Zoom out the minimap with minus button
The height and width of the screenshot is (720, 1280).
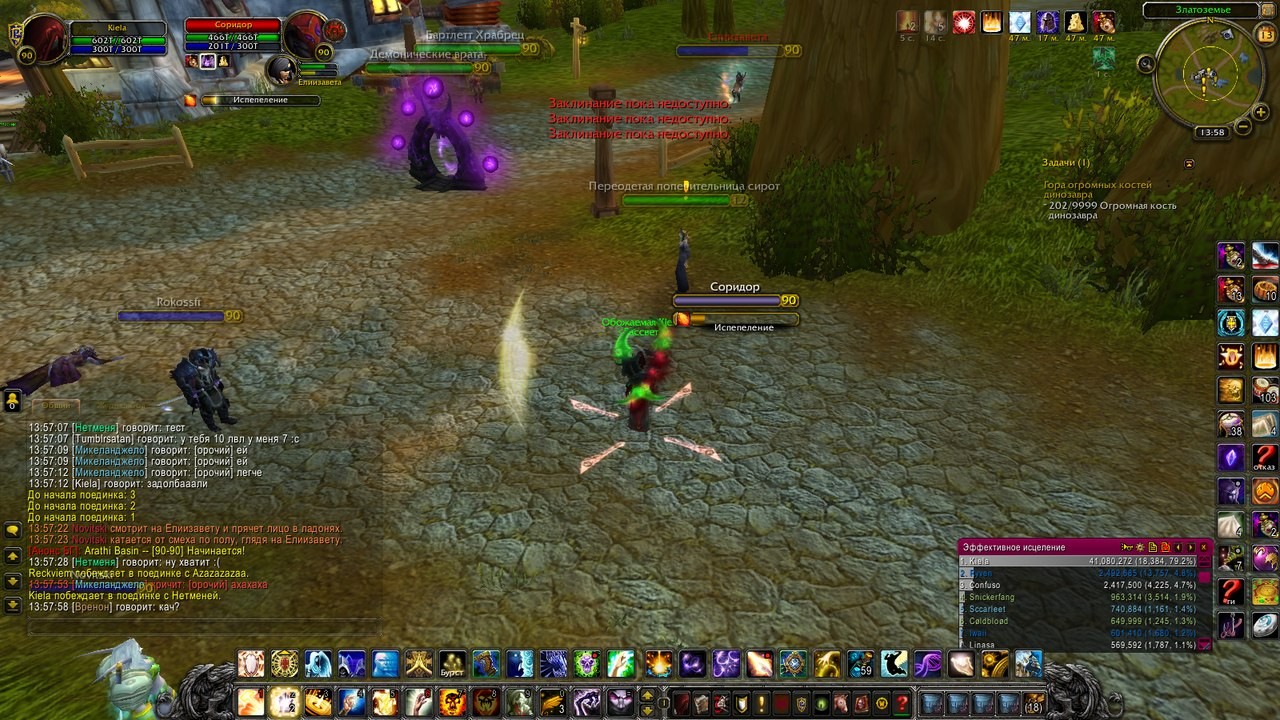pyautogui.click(x=1243, y=127)
